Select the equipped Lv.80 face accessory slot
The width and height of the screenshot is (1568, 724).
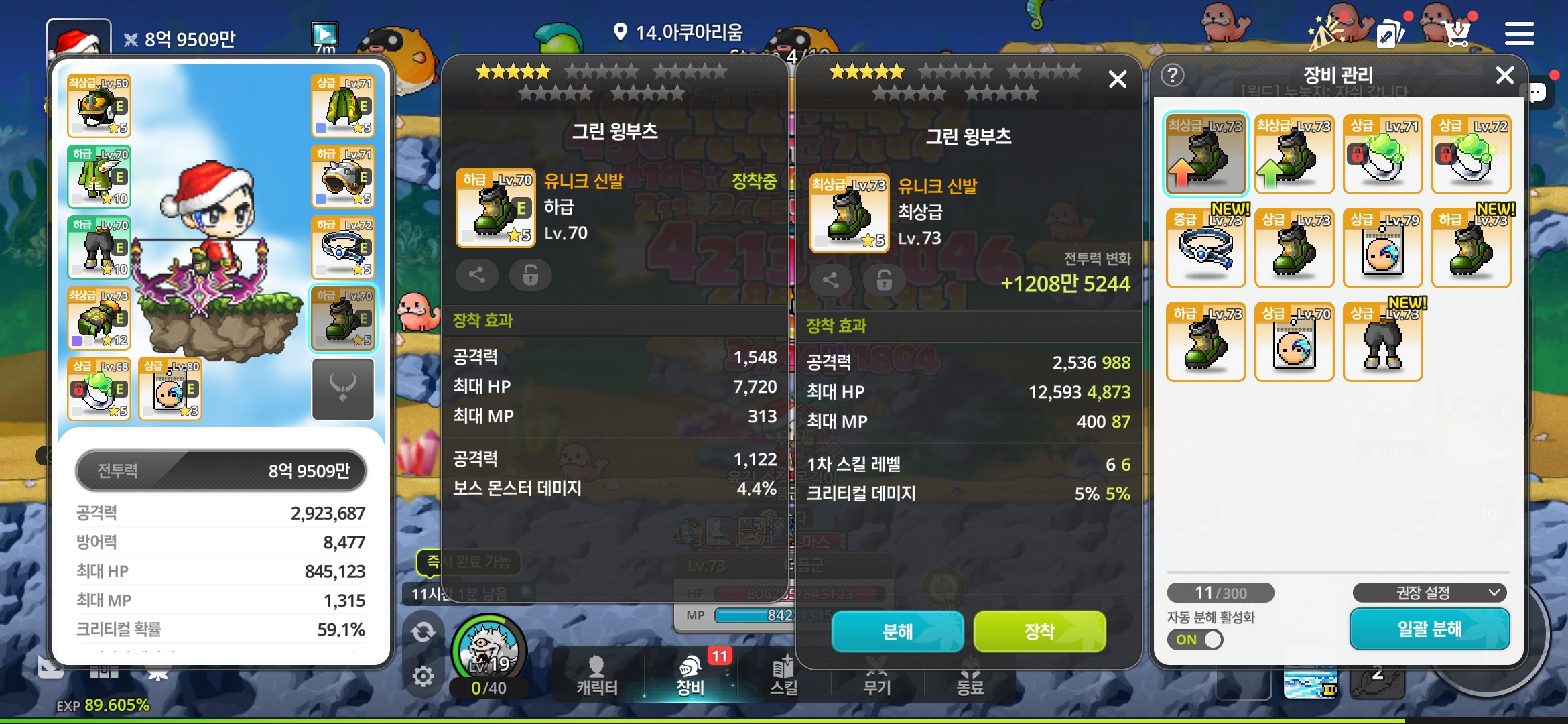point(170,389)
